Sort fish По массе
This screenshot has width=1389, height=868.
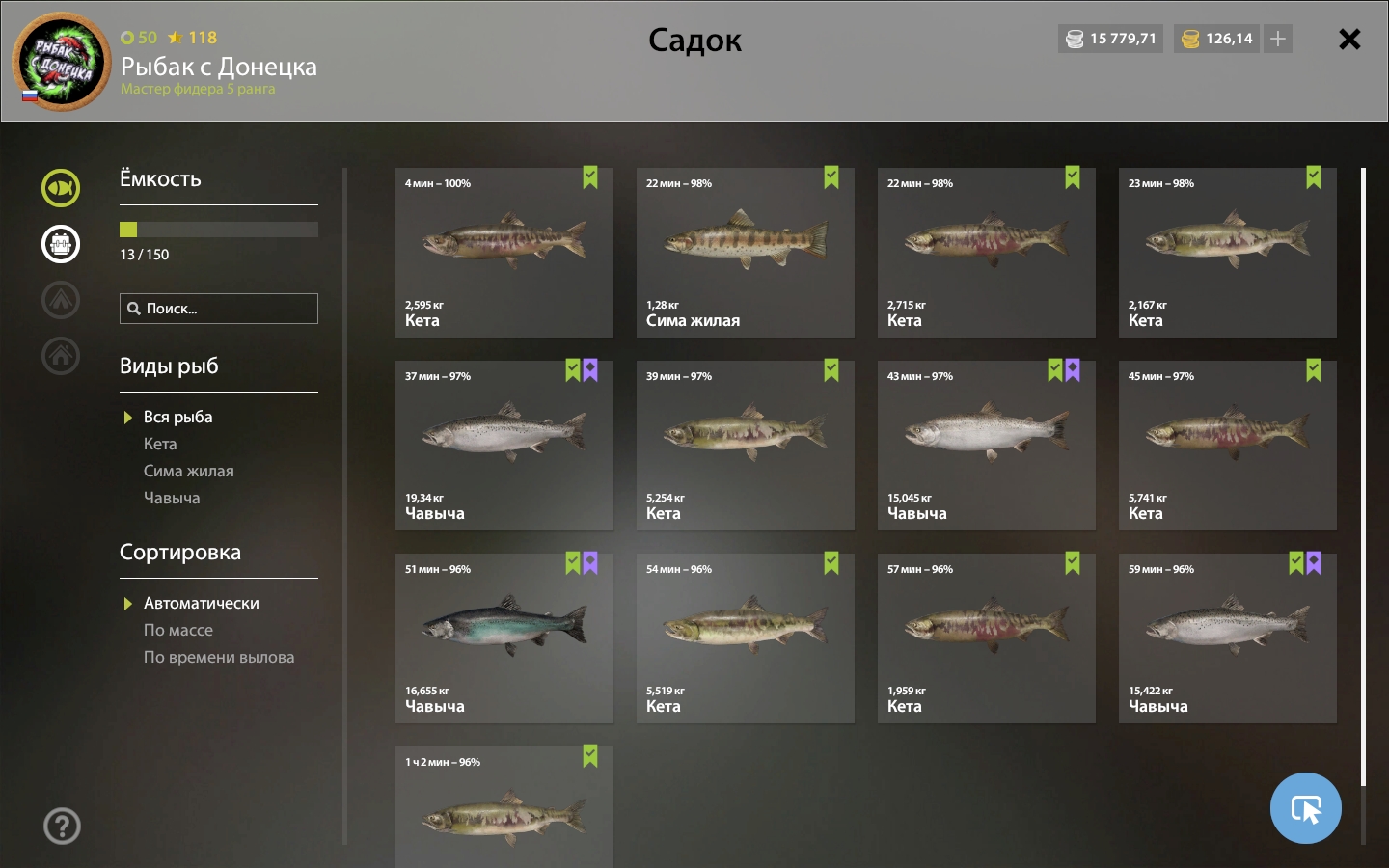pos(178,630)
